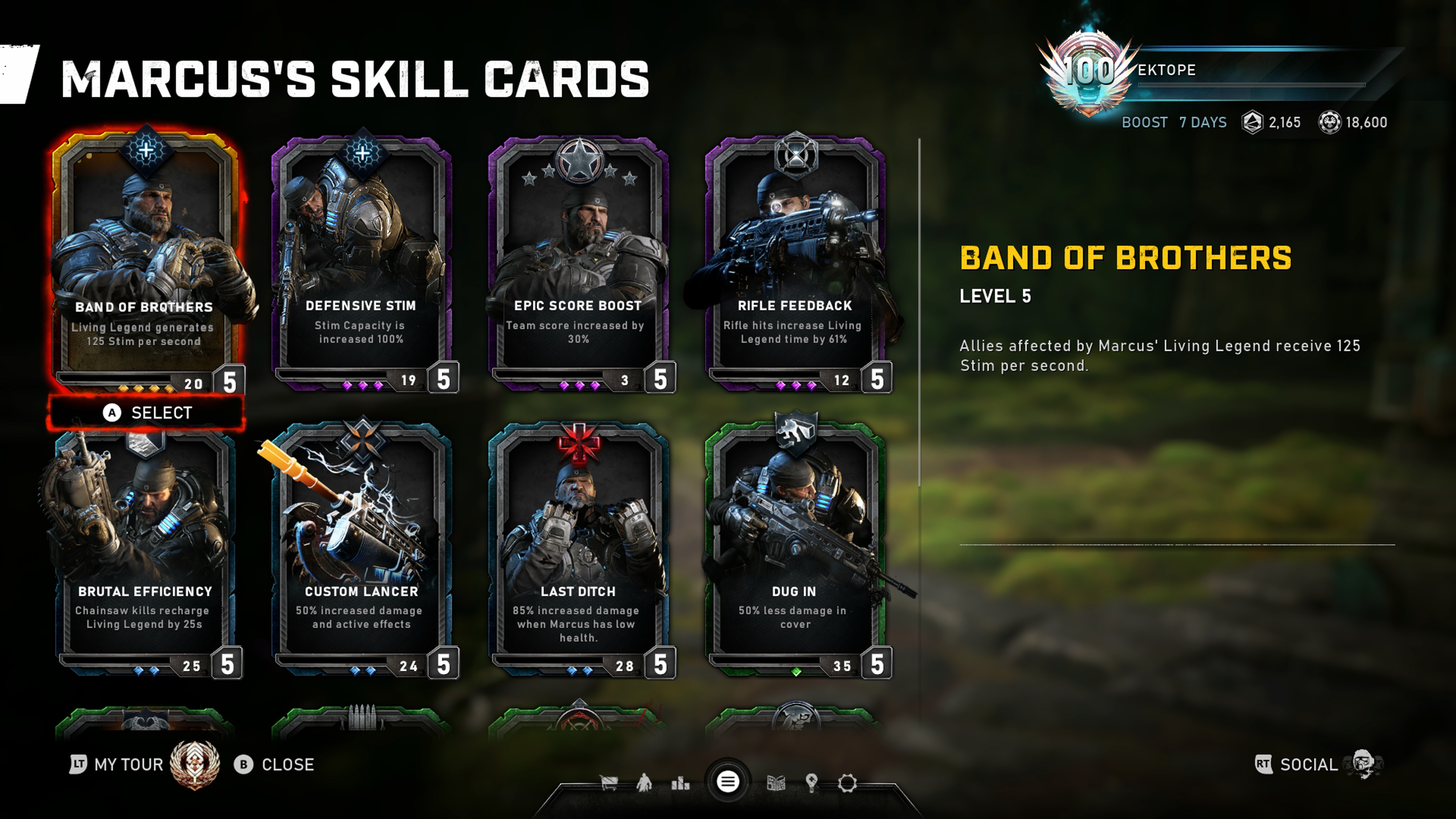This screenshot has height=819, width=1456.
Task: Close the skill cards screen
Action: coord(275,764)
